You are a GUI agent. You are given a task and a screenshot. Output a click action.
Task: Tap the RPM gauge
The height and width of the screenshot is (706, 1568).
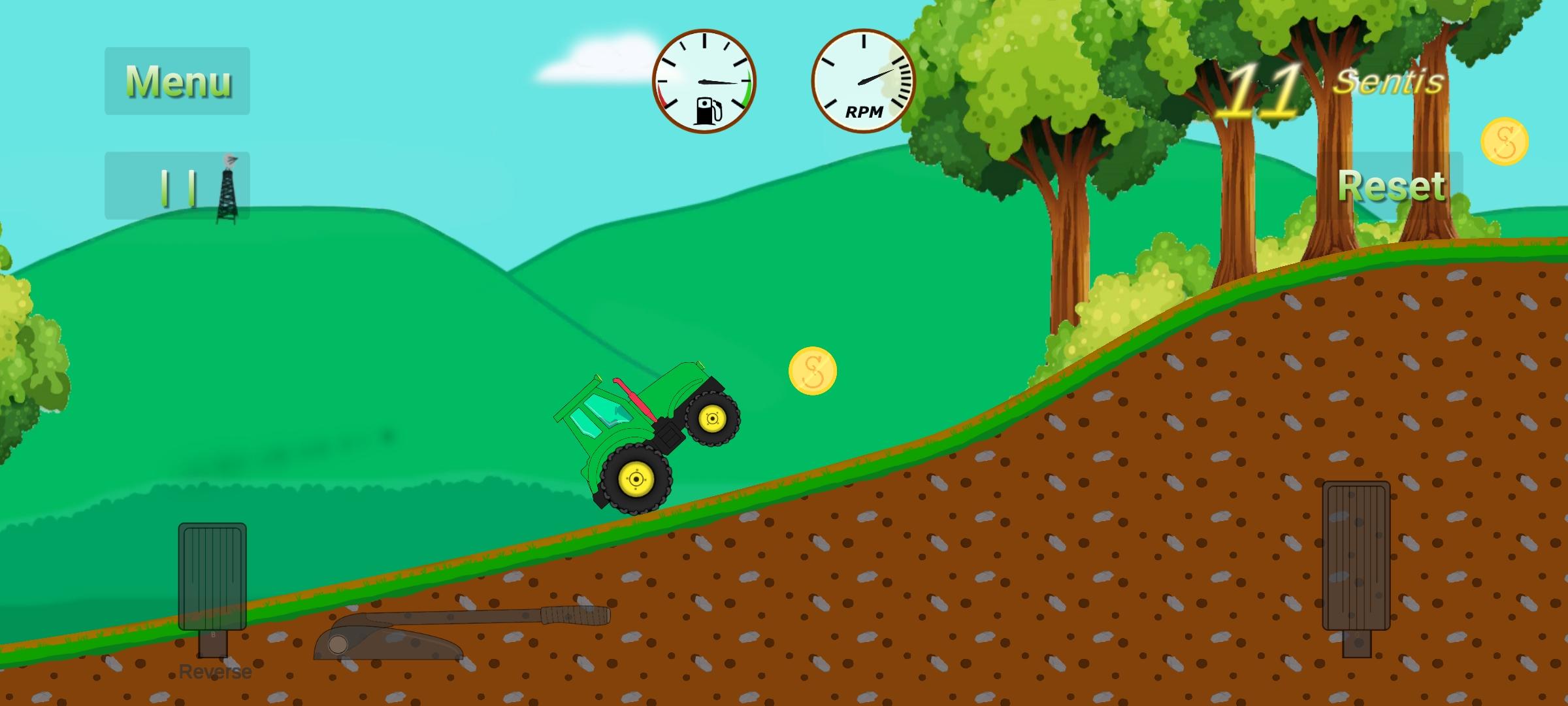pyautogui.click(x=862, y=80)
